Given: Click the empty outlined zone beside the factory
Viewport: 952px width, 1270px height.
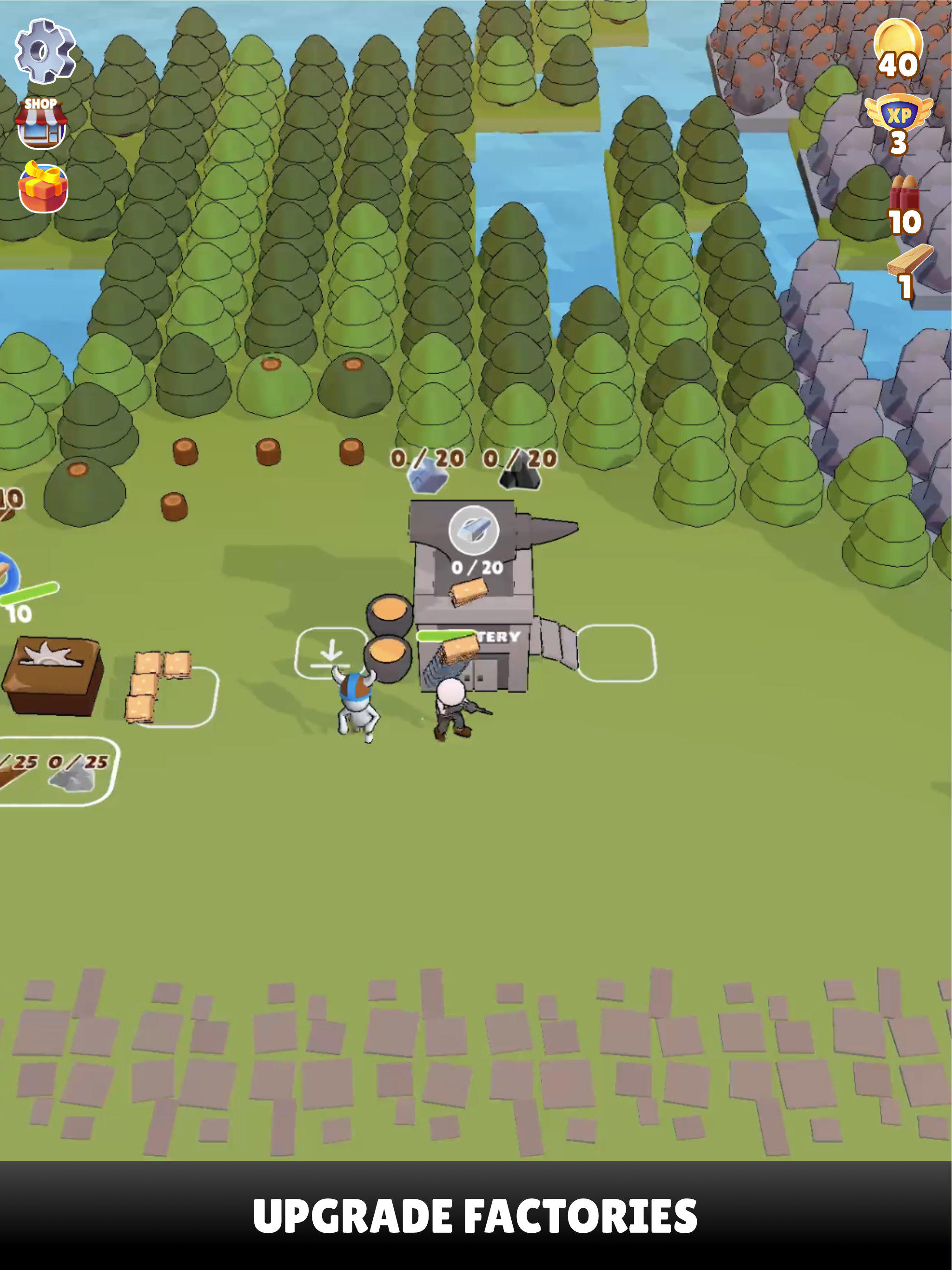Looking at the screenshot, I should click(x=617, y=652).
